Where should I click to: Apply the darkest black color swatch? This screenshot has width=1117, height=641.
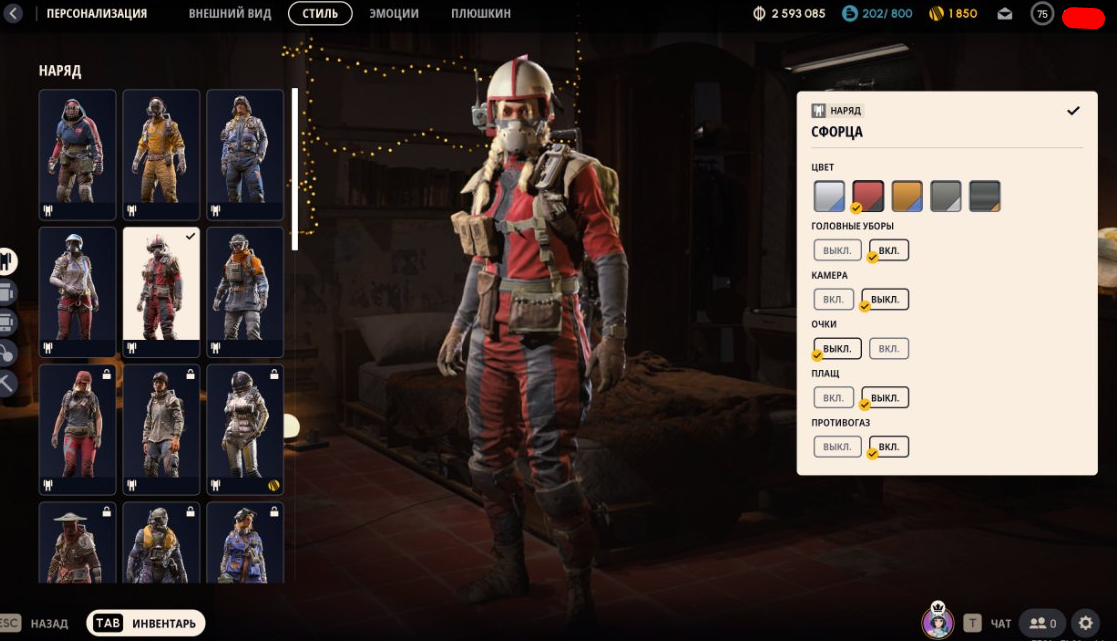[x=985, y=196]
